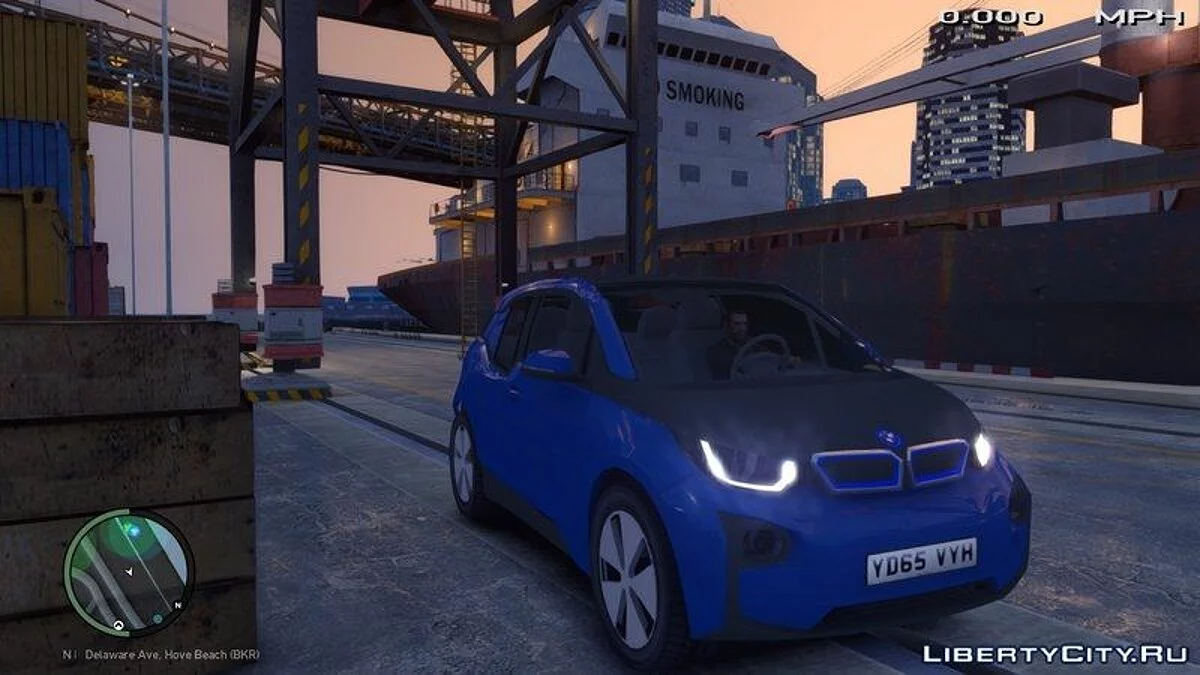The height and width of the screenshot is (675, 1200).
Task: Select the white safehouse marker on the minimap edge
Action: pyautogui.click(x=119, y=626)
